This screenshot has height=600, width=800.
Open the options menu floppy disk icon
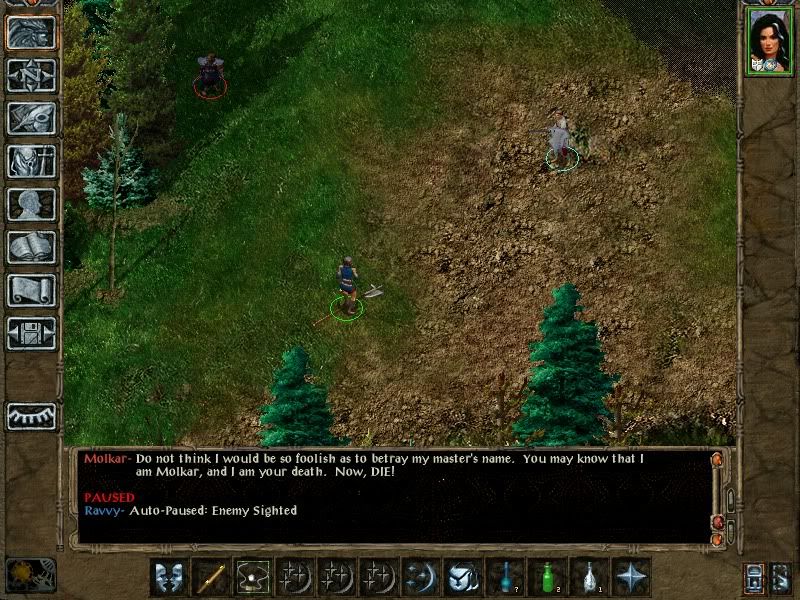(31, 333)
